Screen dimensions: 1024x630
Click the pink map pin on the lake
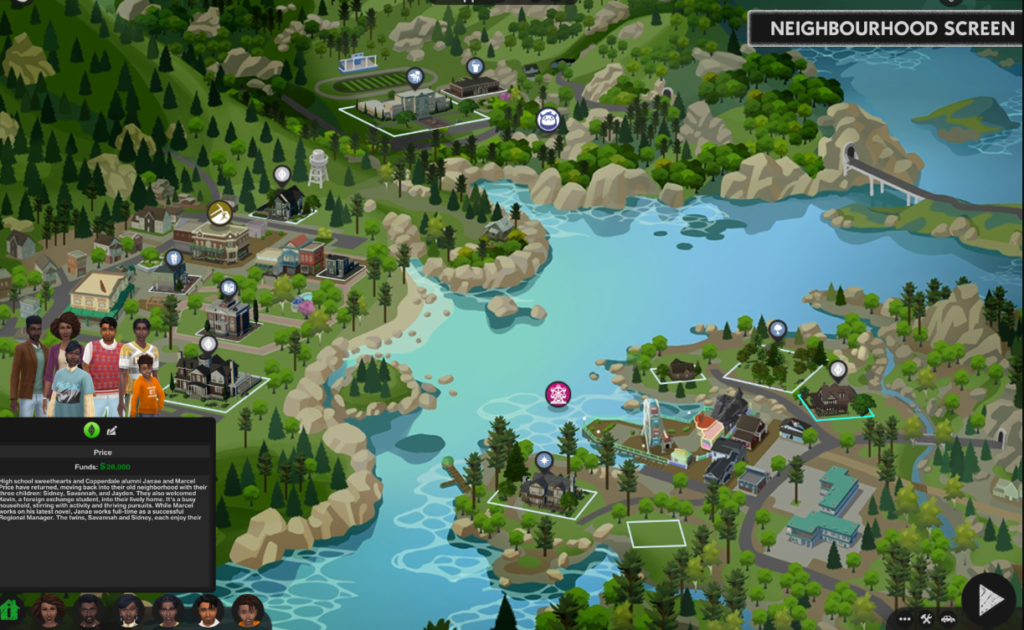(558, 394)
